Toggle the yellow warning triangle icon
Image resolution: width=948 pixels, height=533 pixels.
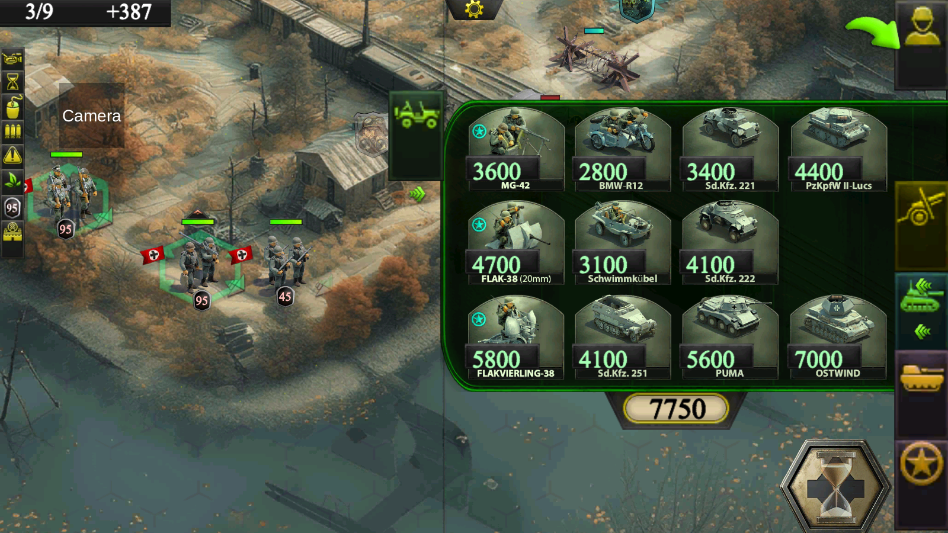[13, 156]
